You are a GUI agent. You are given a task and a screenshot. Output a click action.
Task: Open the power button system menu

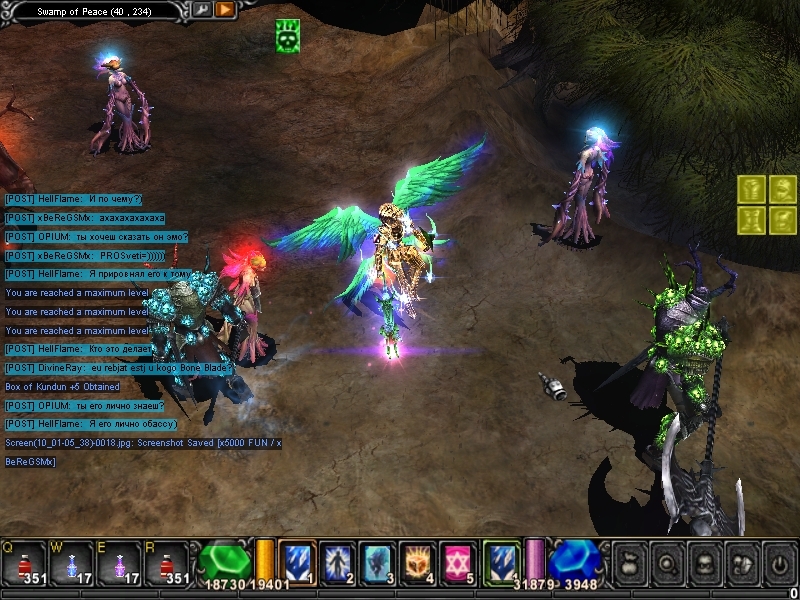coord(779,564)
